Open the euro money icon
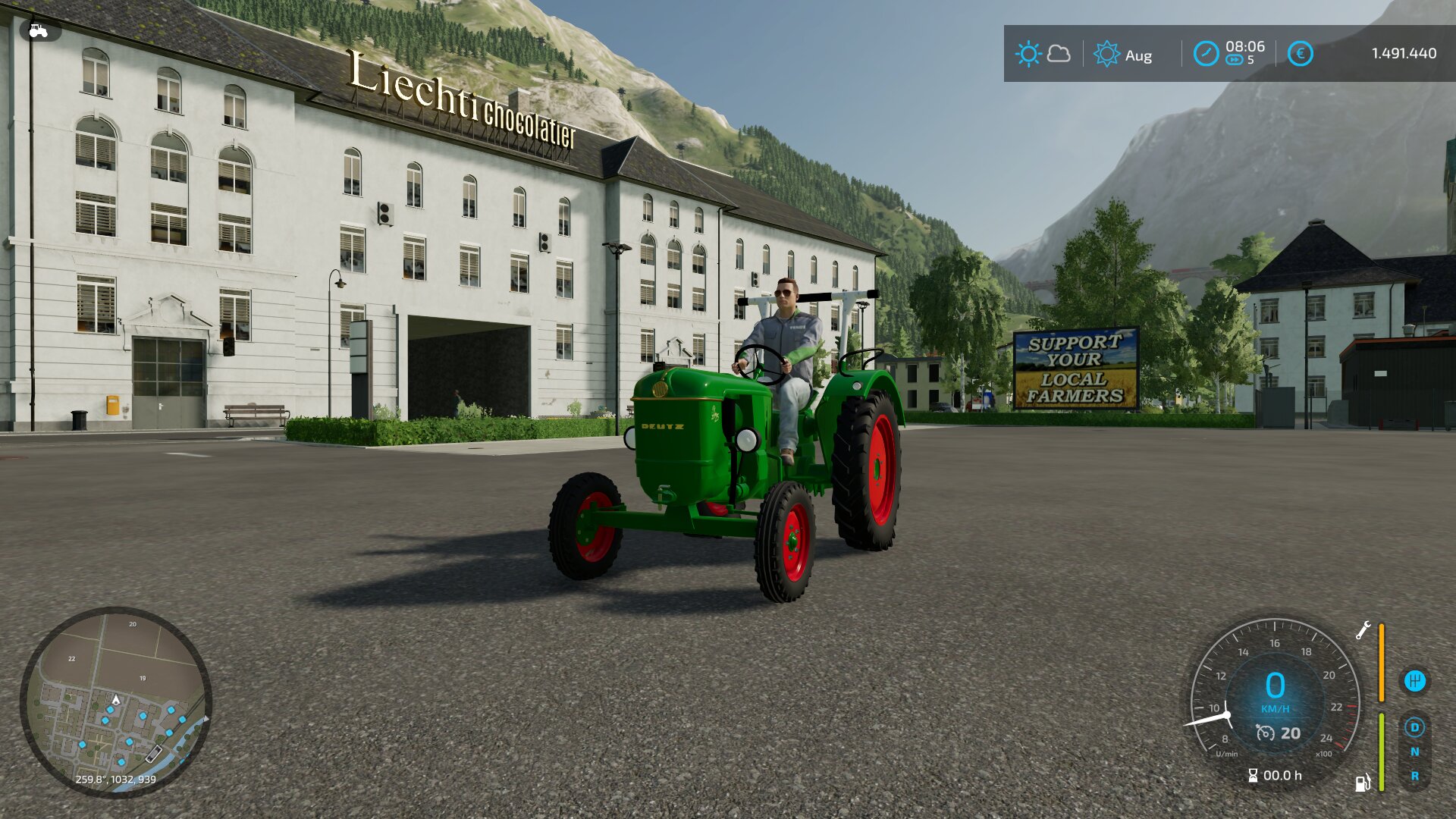 click(x=1300, y=54)
